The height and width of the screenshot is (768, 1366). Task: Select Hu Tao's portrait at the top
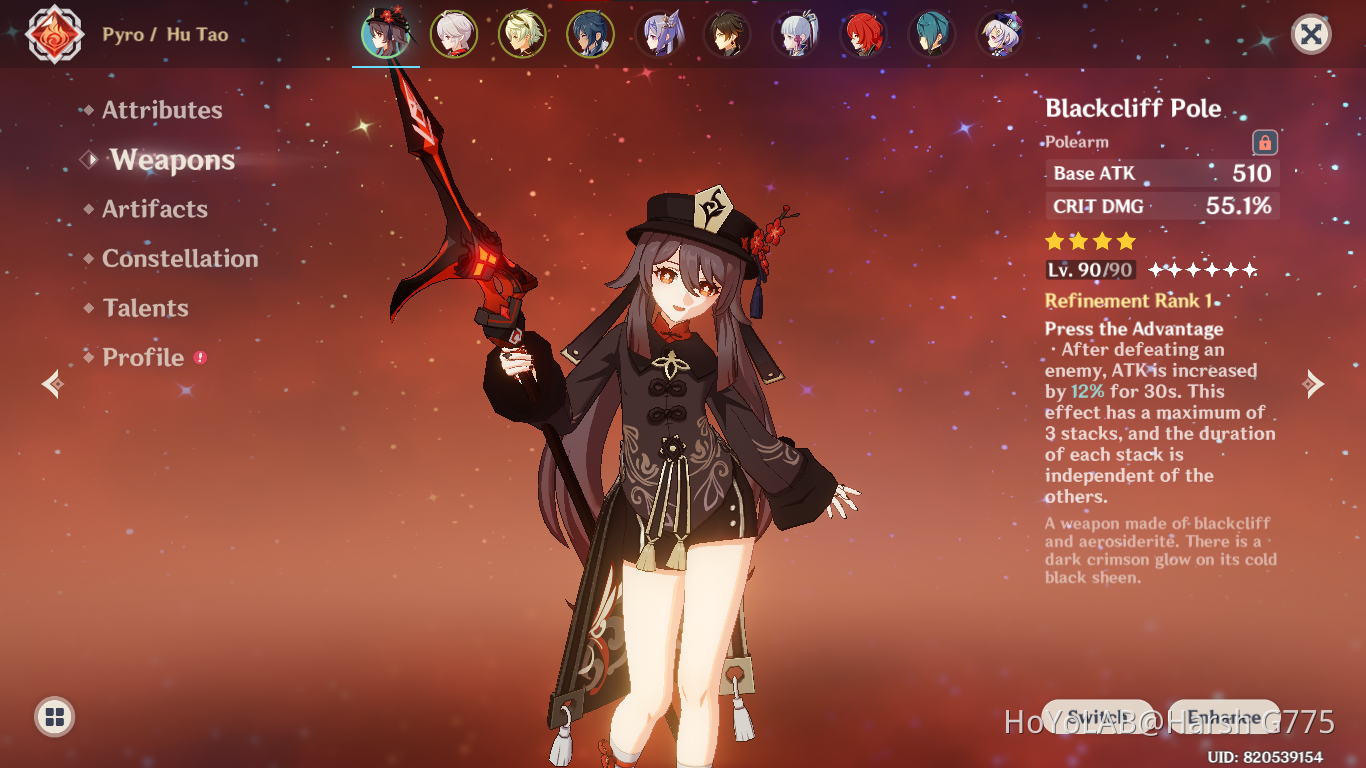tap(386, 34)
